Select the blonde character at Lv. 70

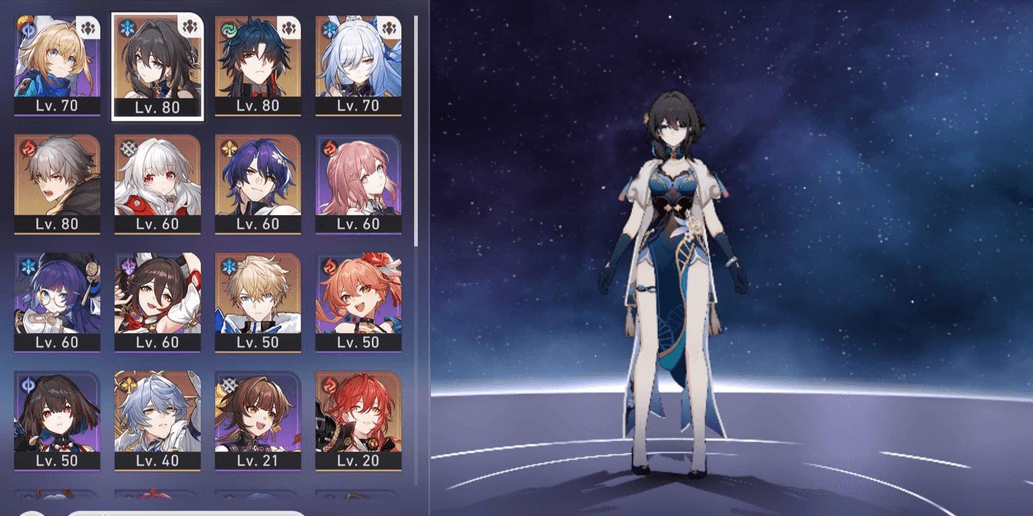[57, 58]
